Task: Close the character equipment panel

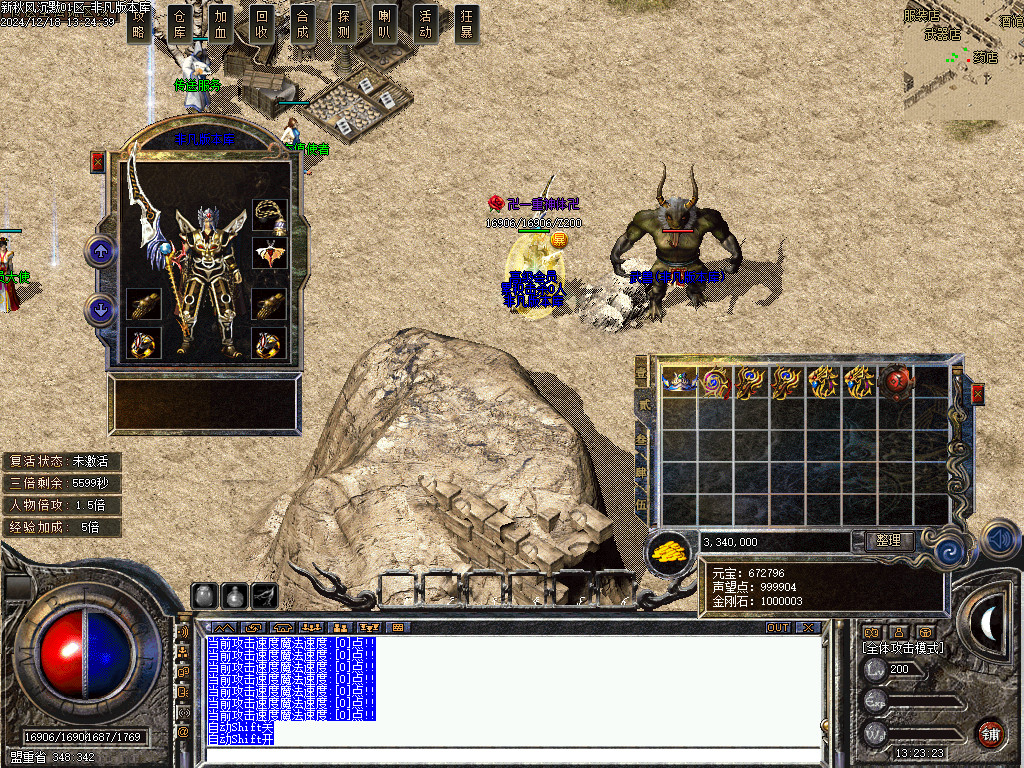Action: (97, 161)
